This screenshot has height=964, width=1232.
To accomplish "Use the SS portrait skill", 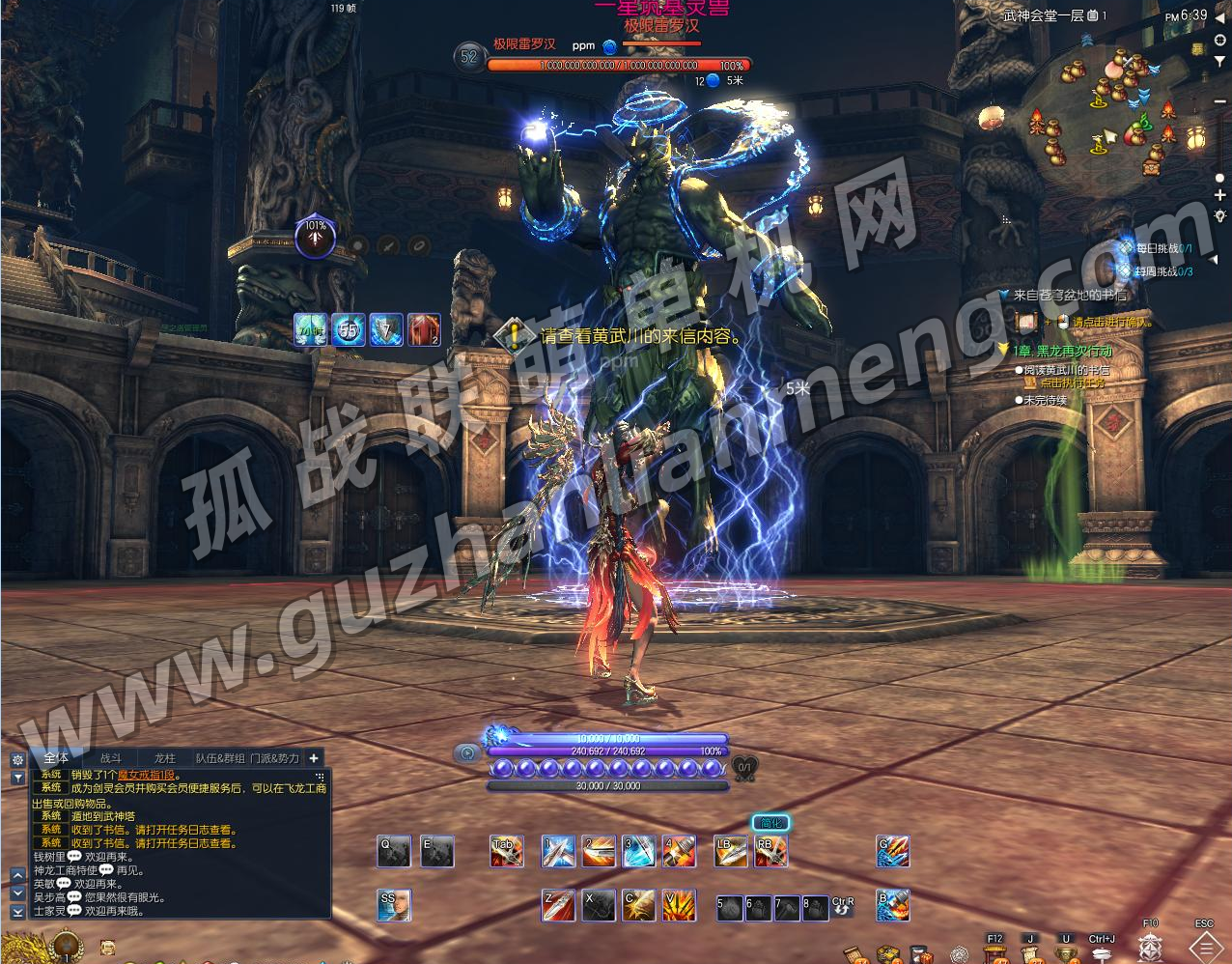I will tap(394, 905).
